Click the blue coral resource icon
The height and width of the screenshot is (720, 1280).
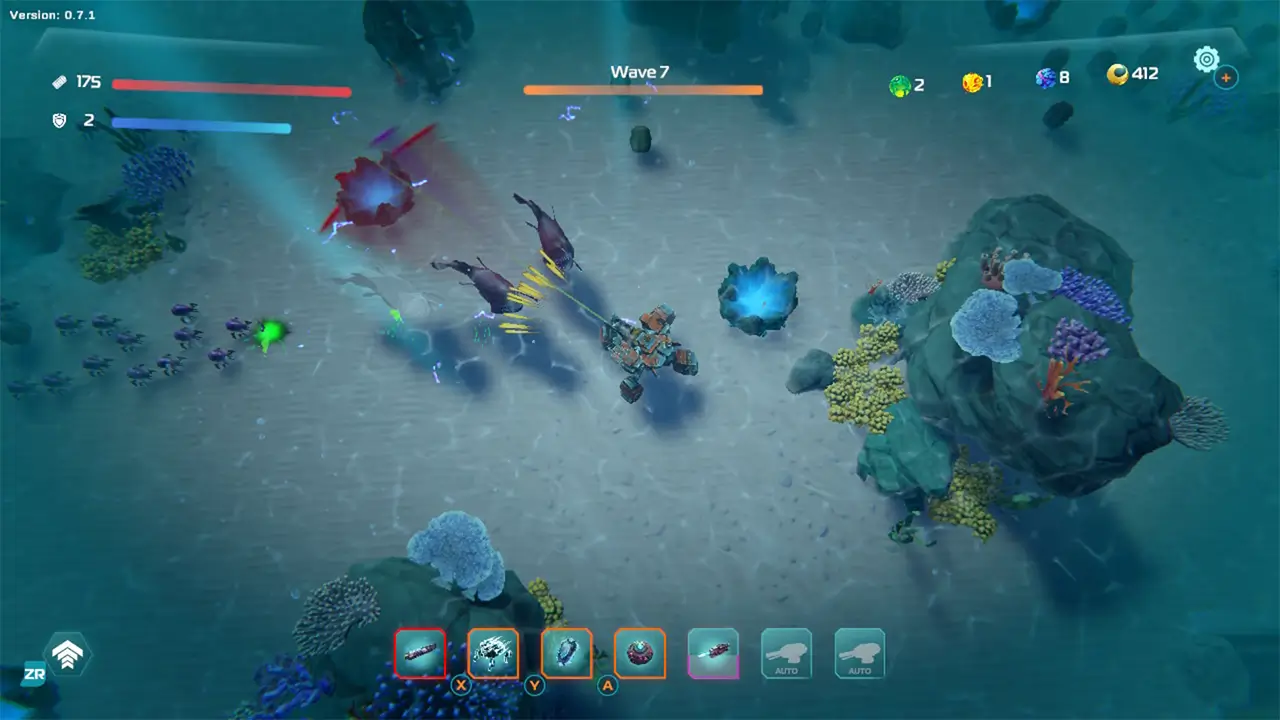point(1044,78)
